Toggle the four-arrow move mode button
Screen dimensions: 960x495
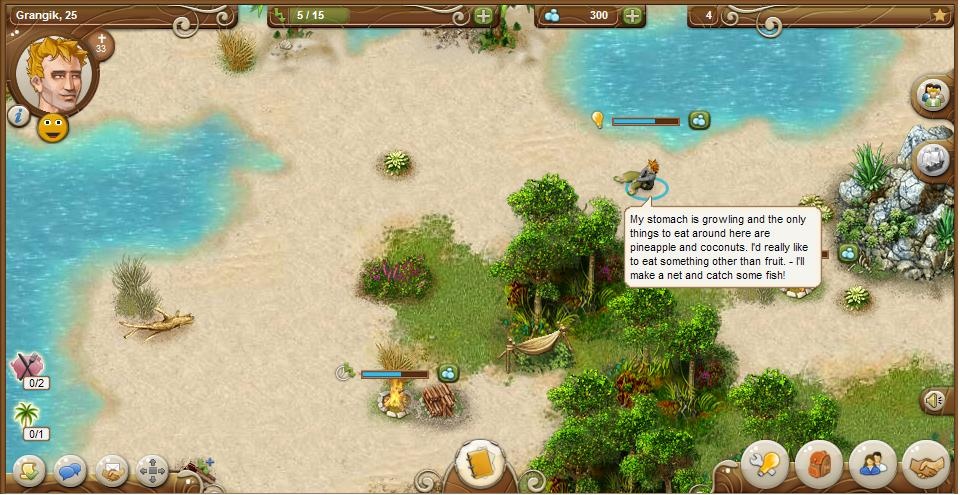pos(152,469)
